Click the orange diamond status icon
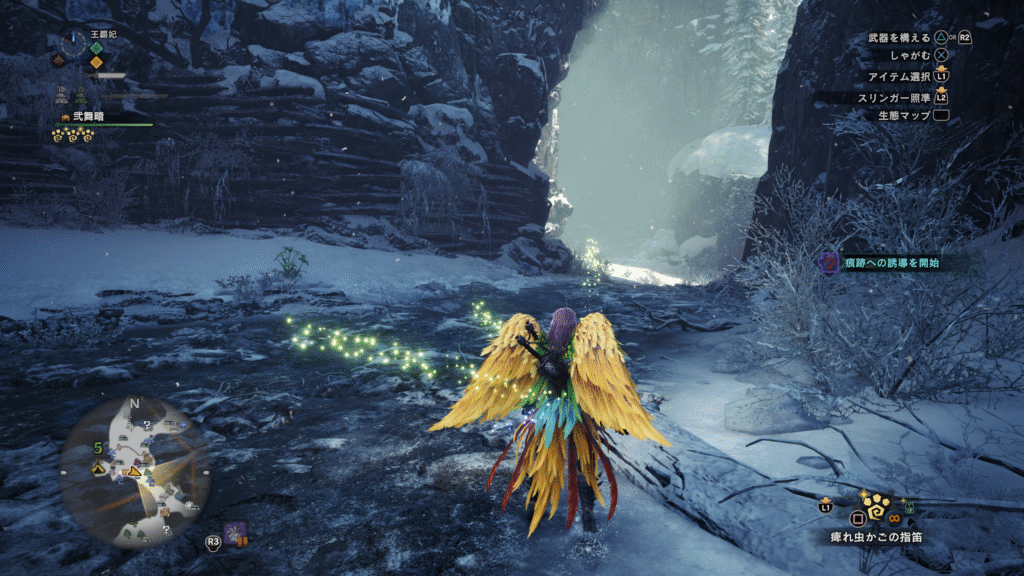 (97, 62)
